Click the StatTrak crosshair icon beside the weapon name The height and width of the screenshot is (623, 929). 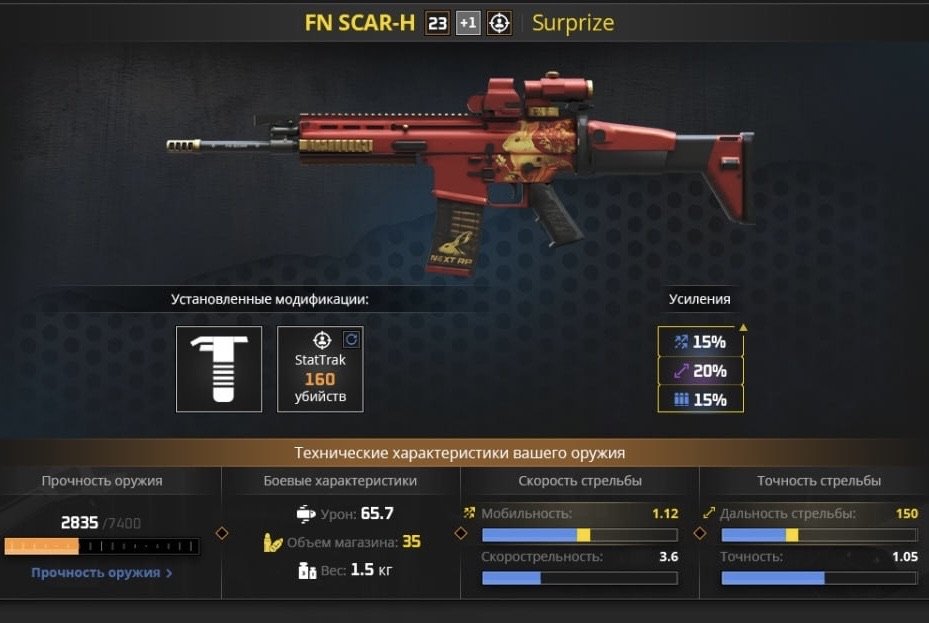point(499,23)
